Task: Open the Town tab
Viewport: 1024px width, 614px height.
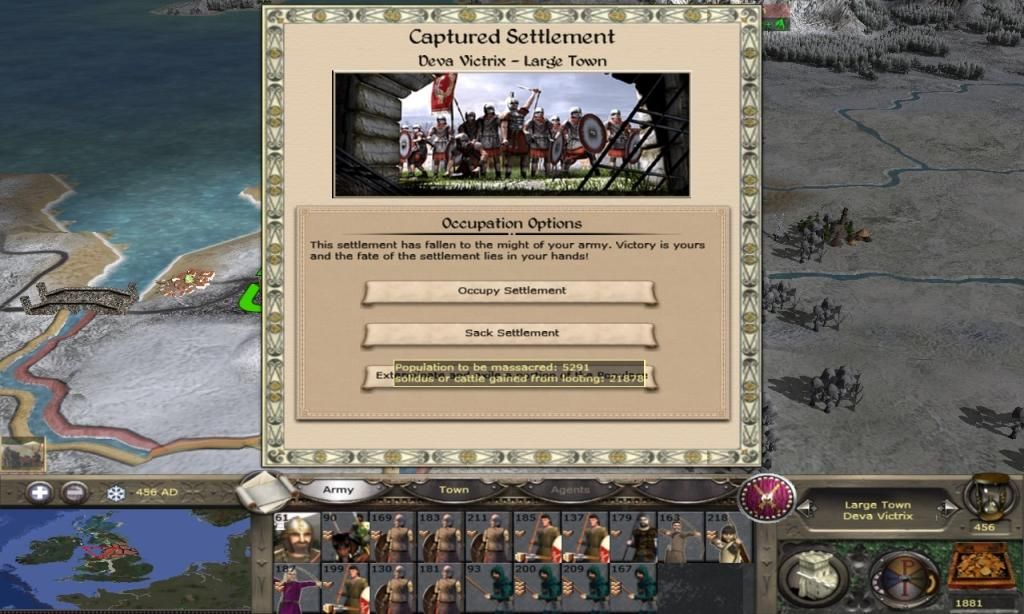Action: [453, 490]
